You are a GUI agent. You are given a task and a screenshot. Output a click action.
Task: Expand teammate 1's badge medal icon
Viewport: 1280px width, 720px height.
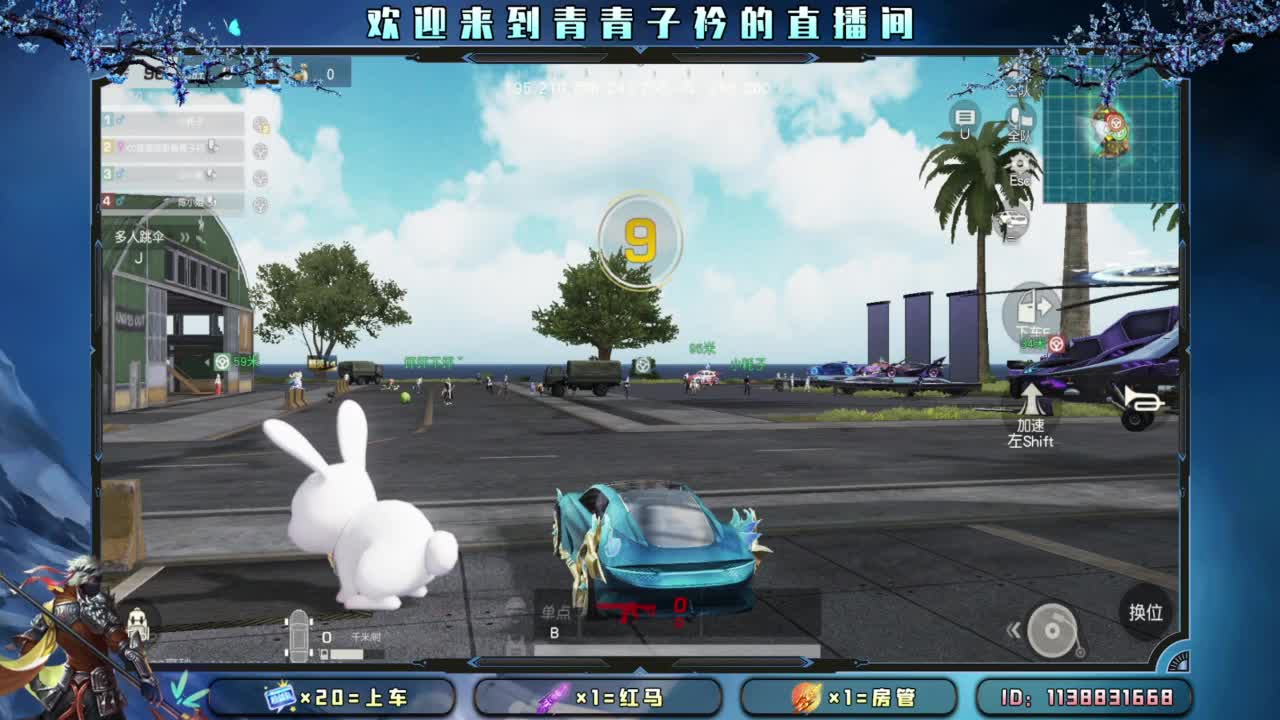(261, 124)
